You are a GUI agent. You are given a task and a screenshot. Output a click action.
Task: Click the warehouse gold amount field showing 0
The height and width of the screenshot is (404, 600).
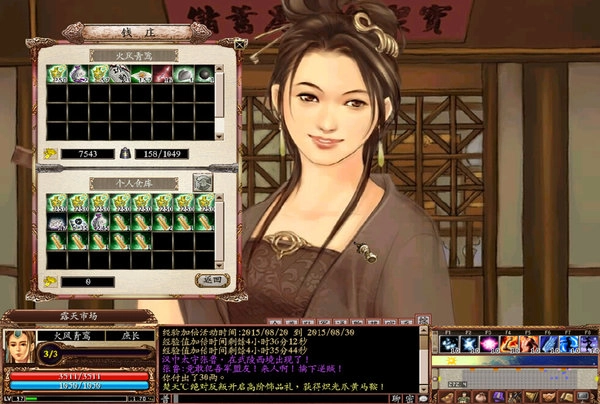(87, 282)
